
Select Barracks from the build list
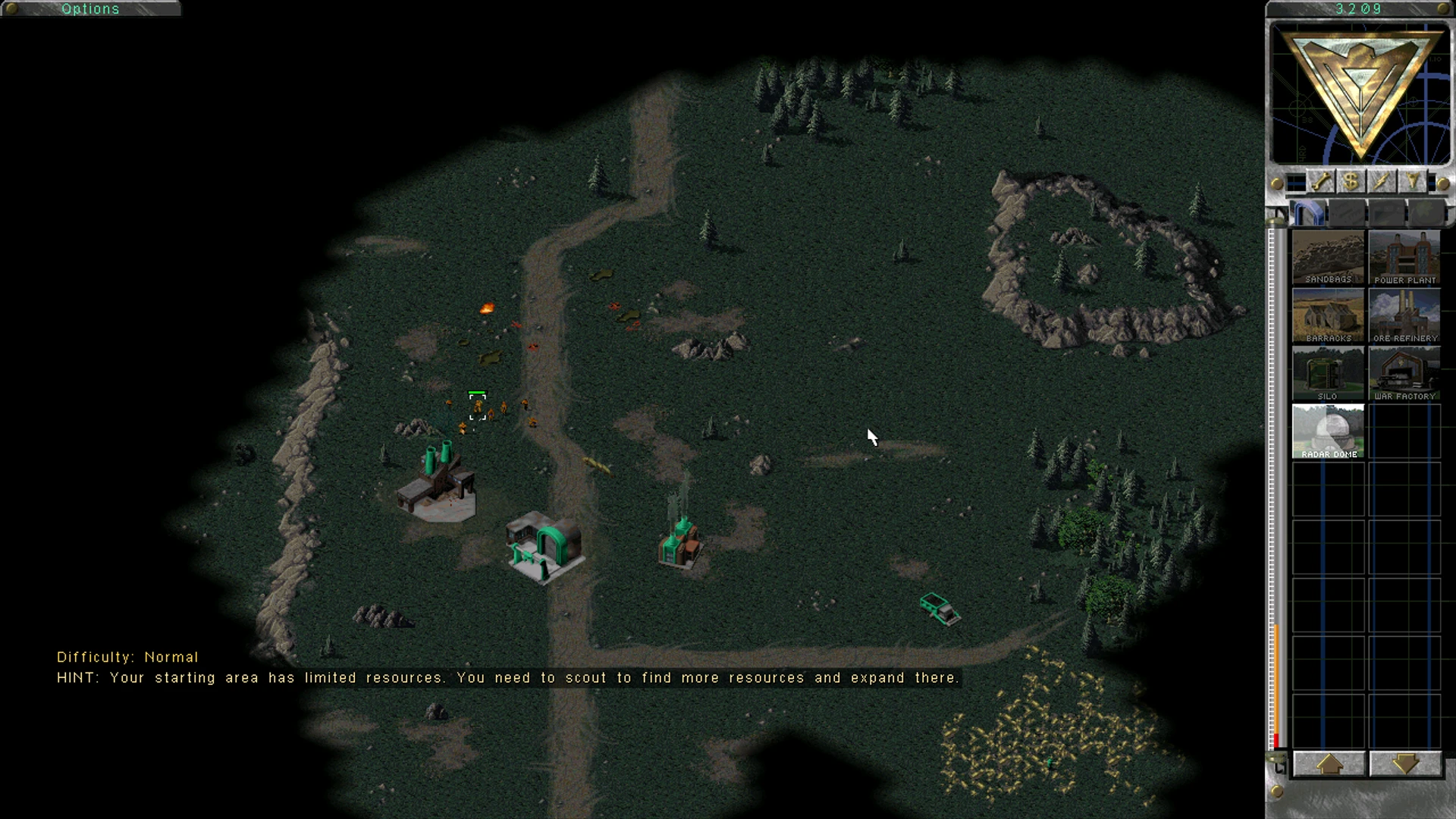tap(1328, 316)
